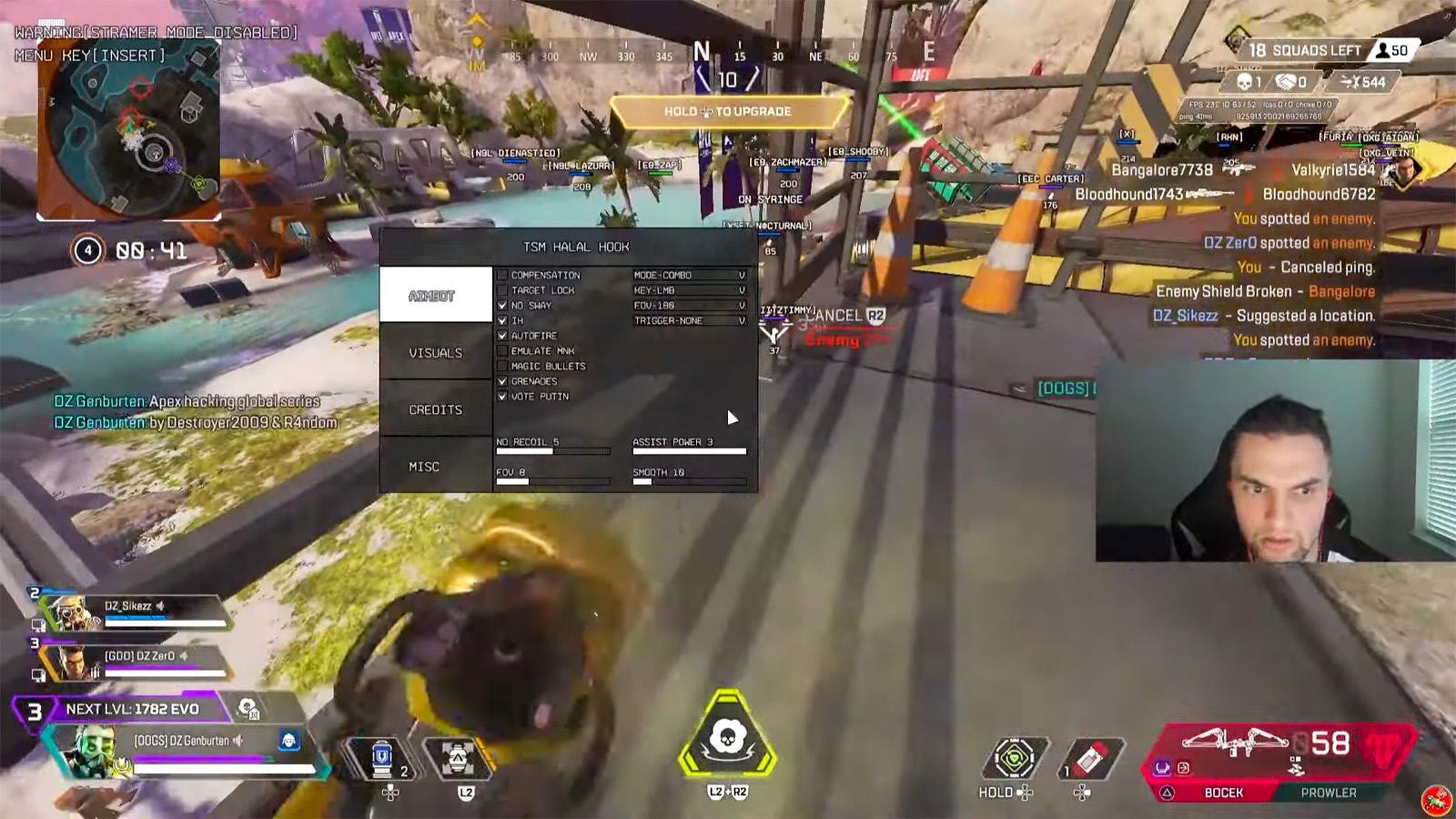The image size is (1456, 819).
Task: Enable the MAGIC BULLETS checkbox
Action: coord(503,366)
